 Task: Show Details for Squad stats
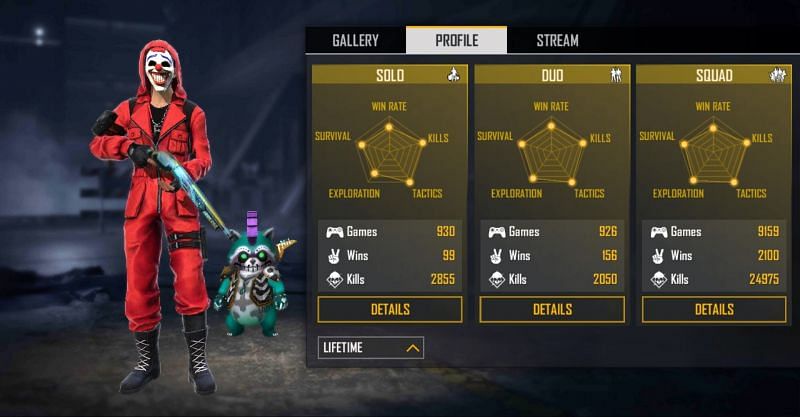coord(714,309)
